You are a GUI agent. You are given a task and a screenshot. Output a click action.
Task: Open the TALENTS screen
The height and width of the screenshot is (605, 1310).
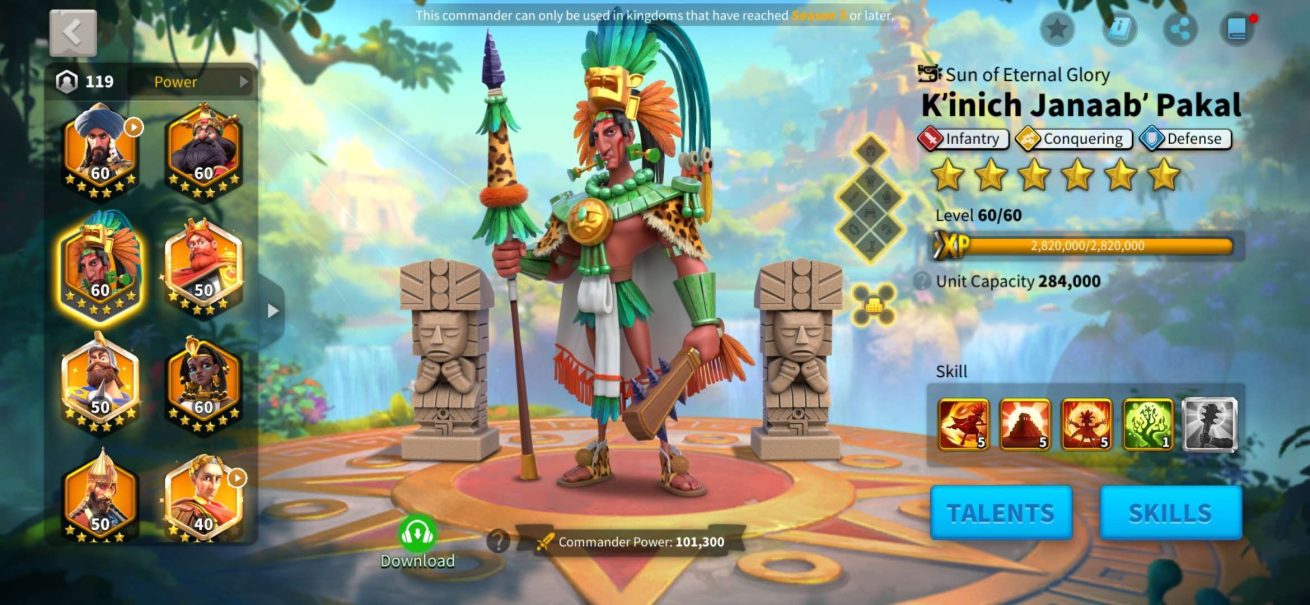coord(1001,513)
